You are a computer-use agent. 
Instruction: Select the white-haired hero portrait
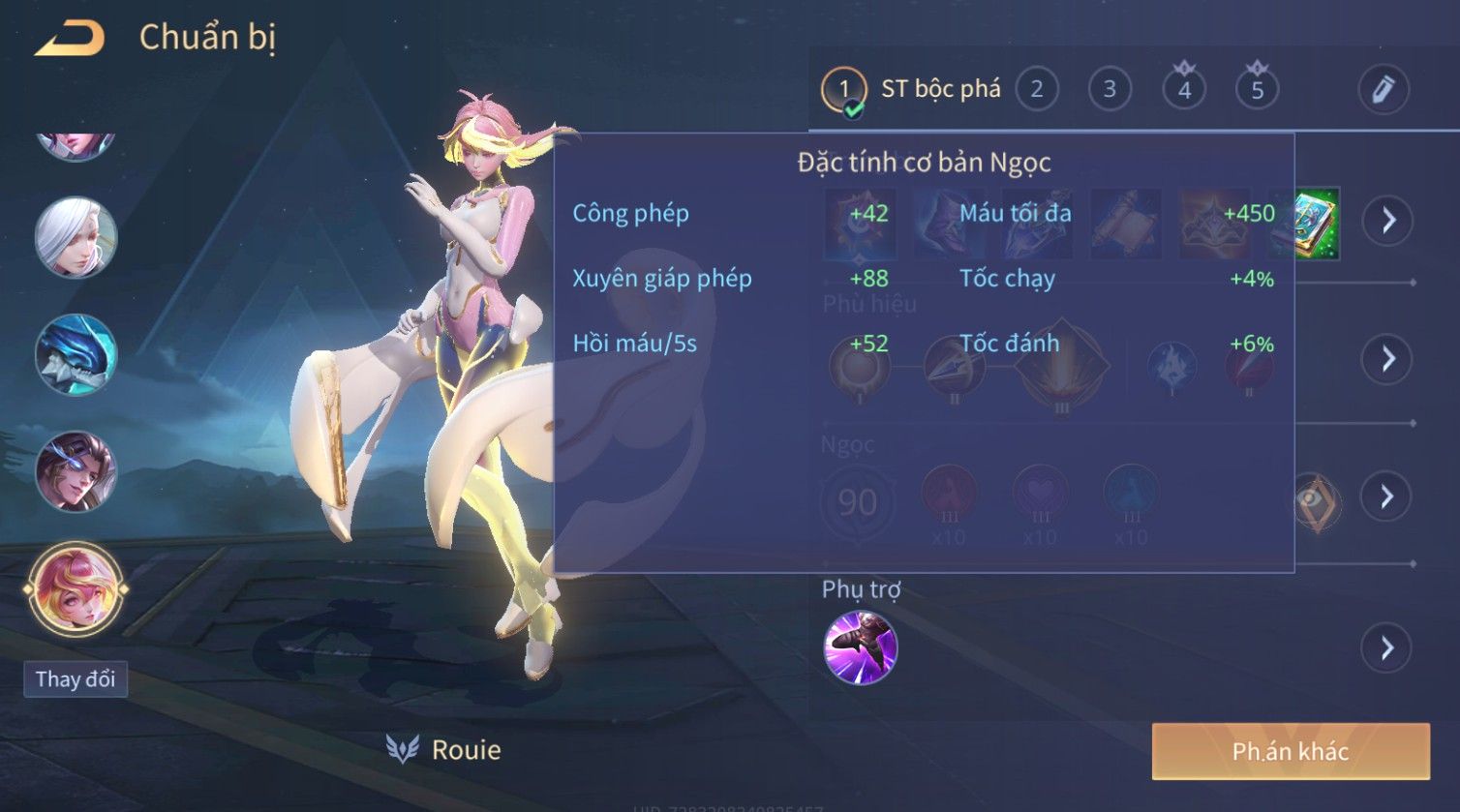[76, 237]
